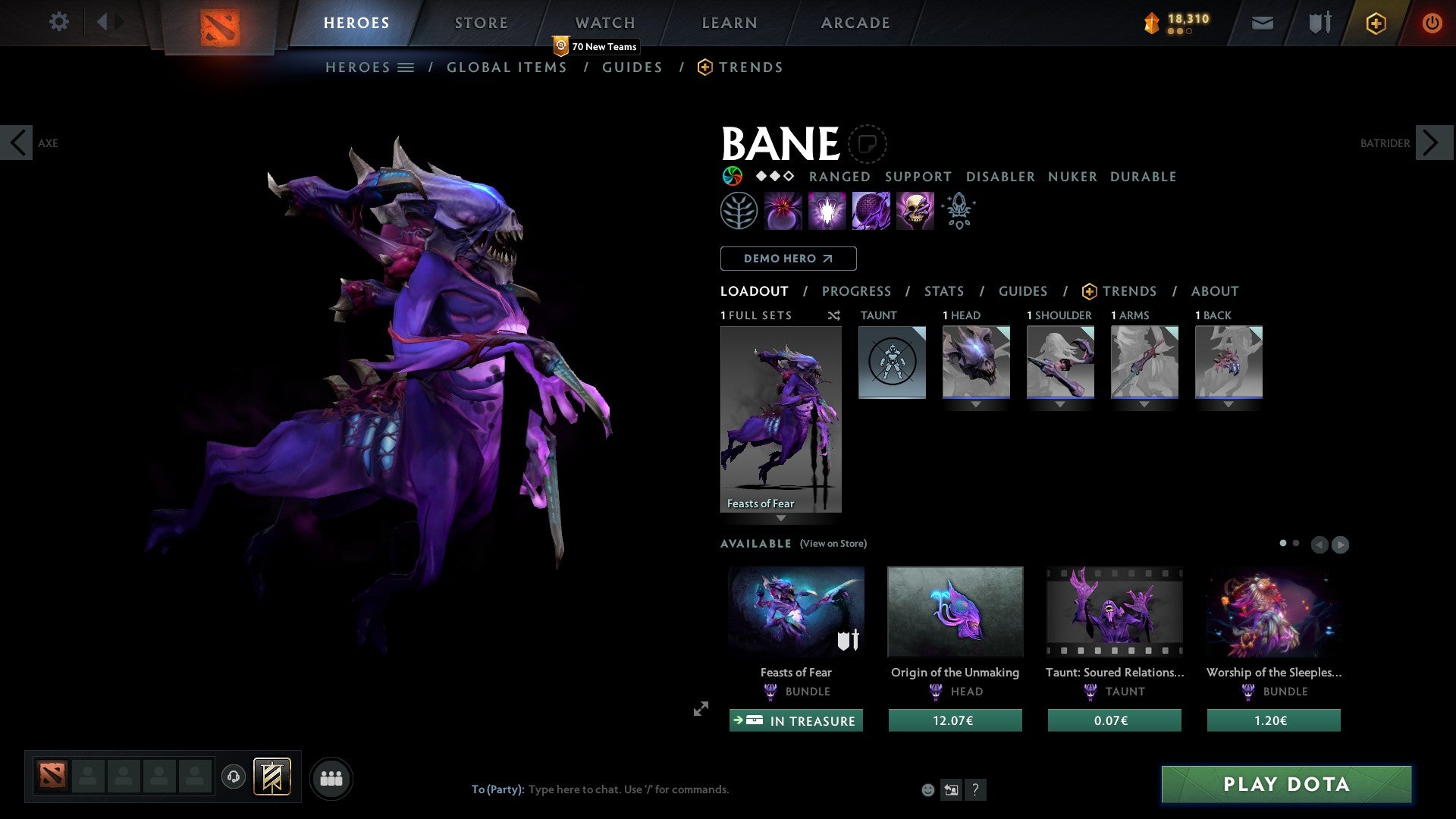Shuffle loadout with the crossed-arrows icon
Image resolution: width=1456 pixels, height=819 pixels.
click(834, 315)
